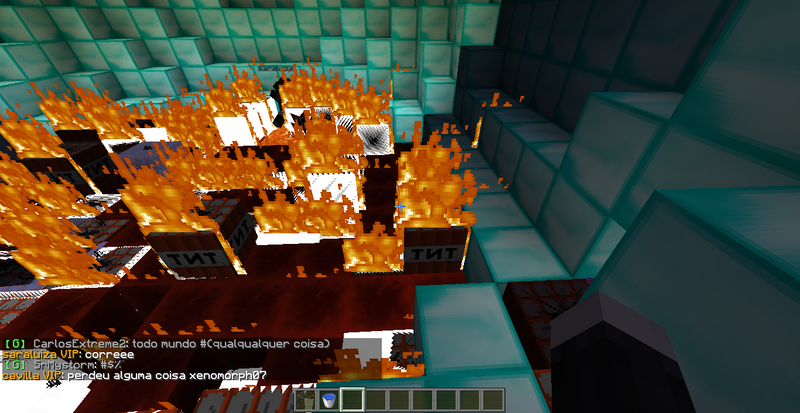Click the cavilla VIP chat message
Image resolution: width=800 pixels, height=413 pixels.
pyautogui.click(x=150, y=375)
